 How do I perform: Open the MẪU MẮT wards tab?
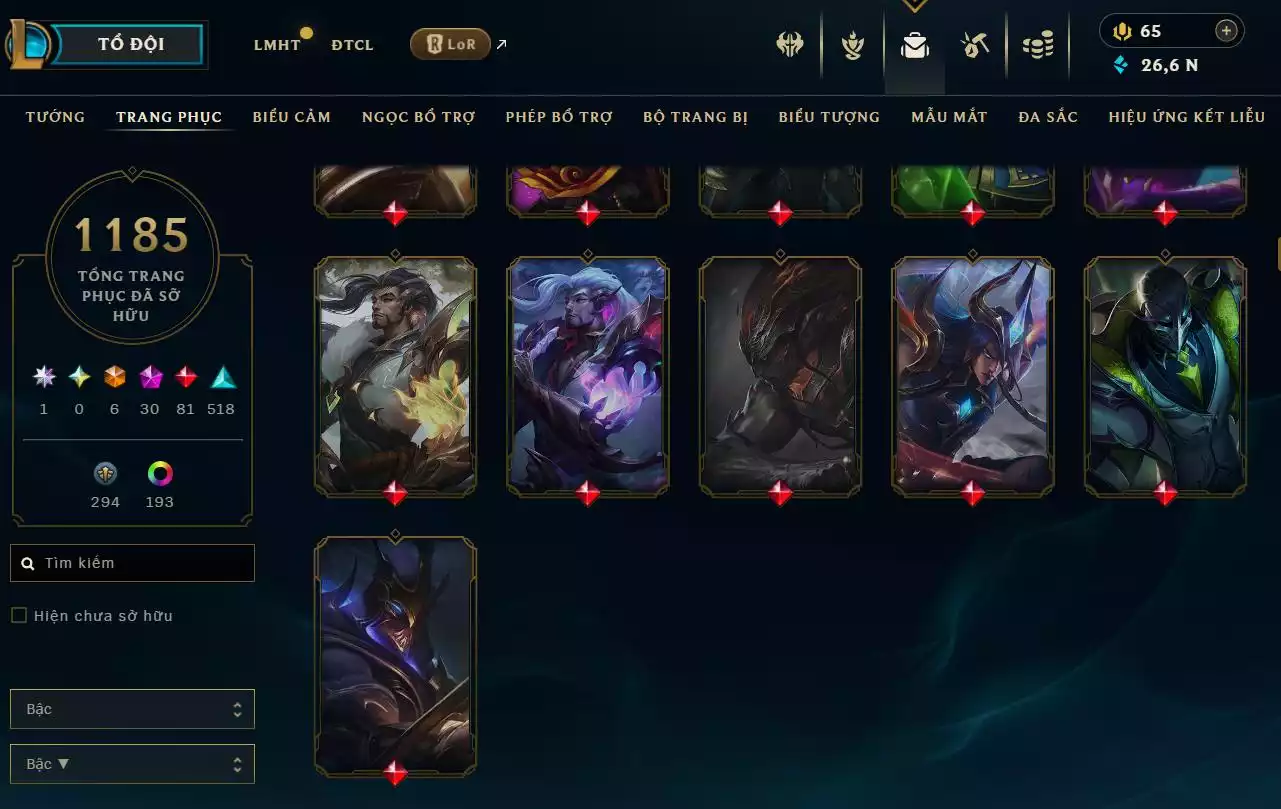click(x=949, y=117)
